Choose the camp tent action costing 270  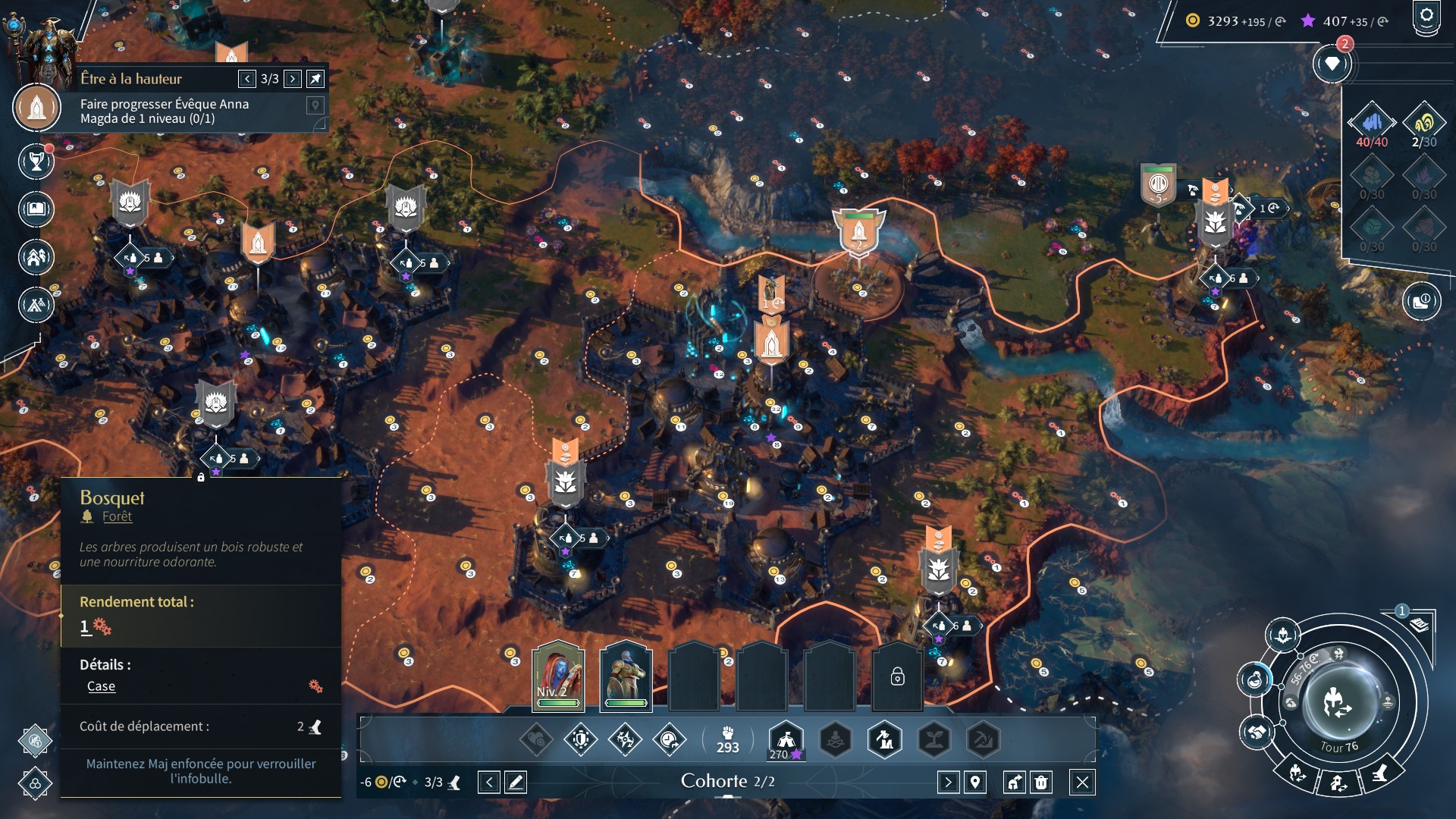pyautogui.click(x=786, y=739)
